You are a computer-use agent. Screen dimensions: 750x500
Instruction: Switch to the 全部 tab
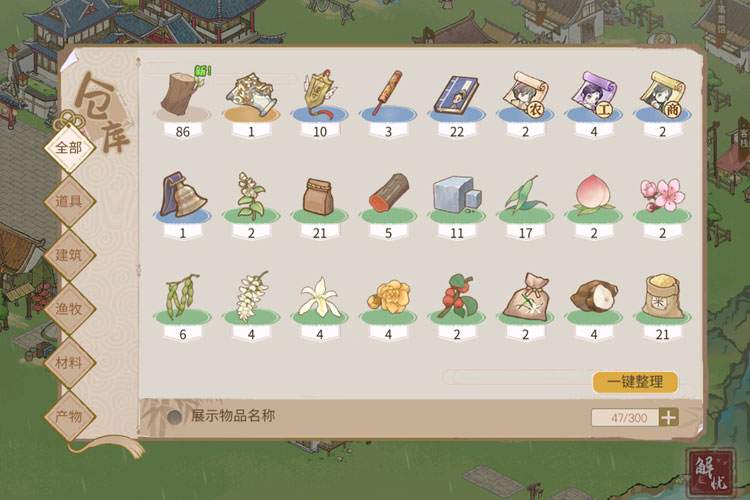coord(68,147)
